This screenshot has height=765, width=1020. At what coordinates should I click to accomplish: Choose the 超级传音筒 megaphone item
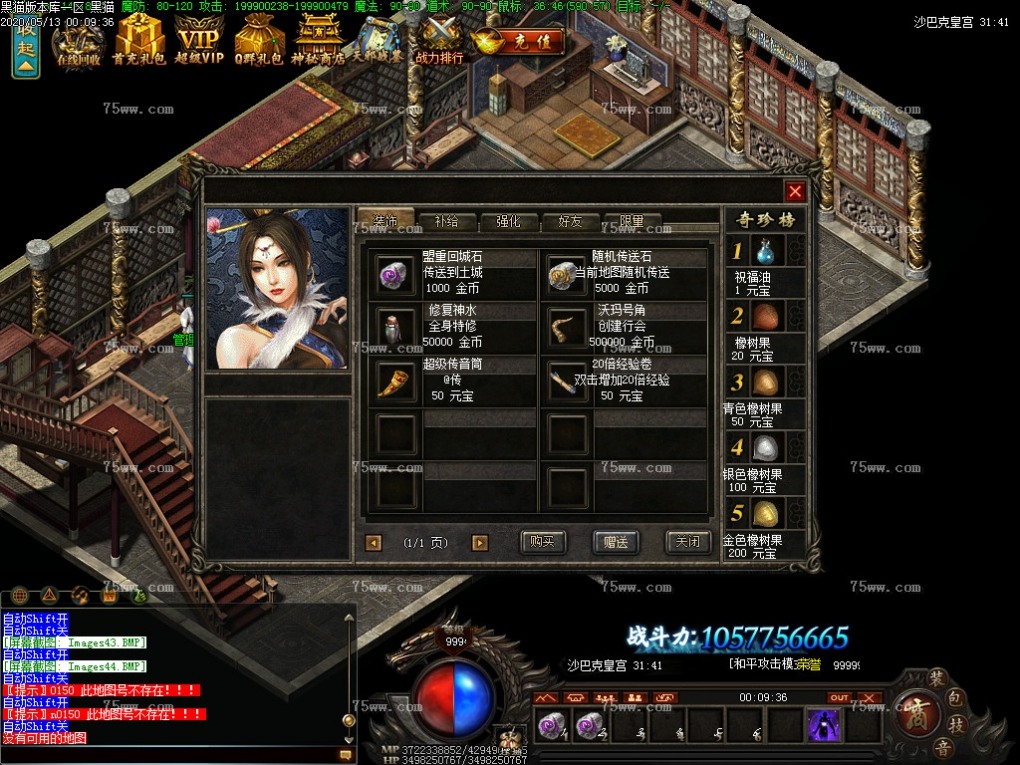point(395,379)
